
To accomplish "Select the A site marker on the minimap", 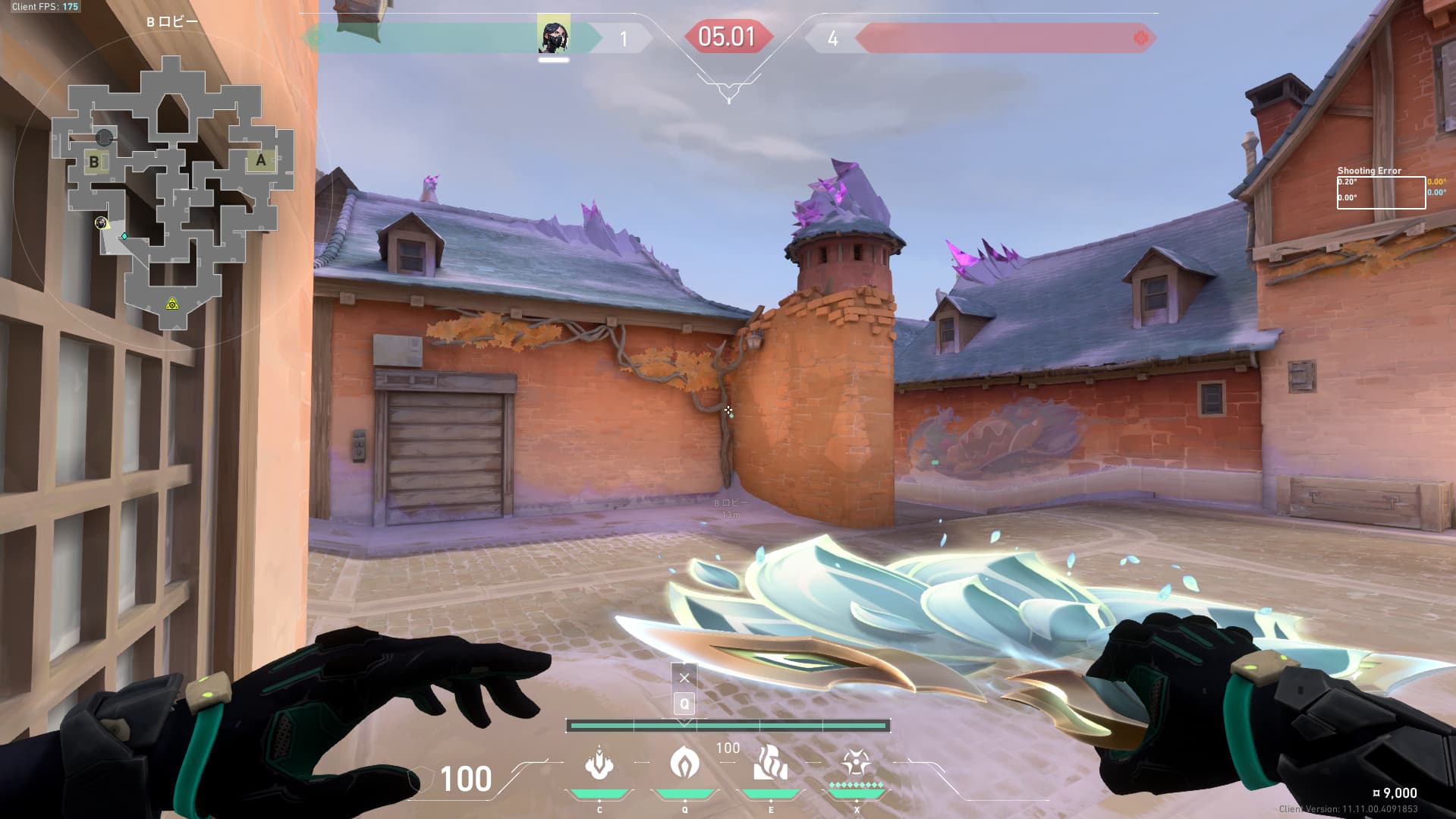I will 260,160.
